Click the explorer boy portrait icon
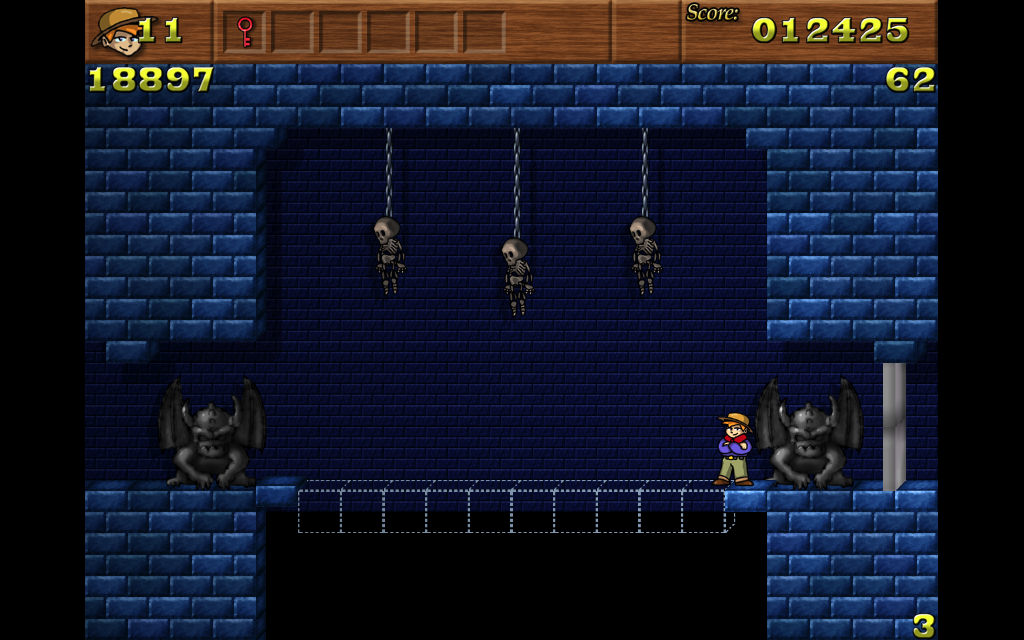This screenshot has width=1024, height=640. 117,32
